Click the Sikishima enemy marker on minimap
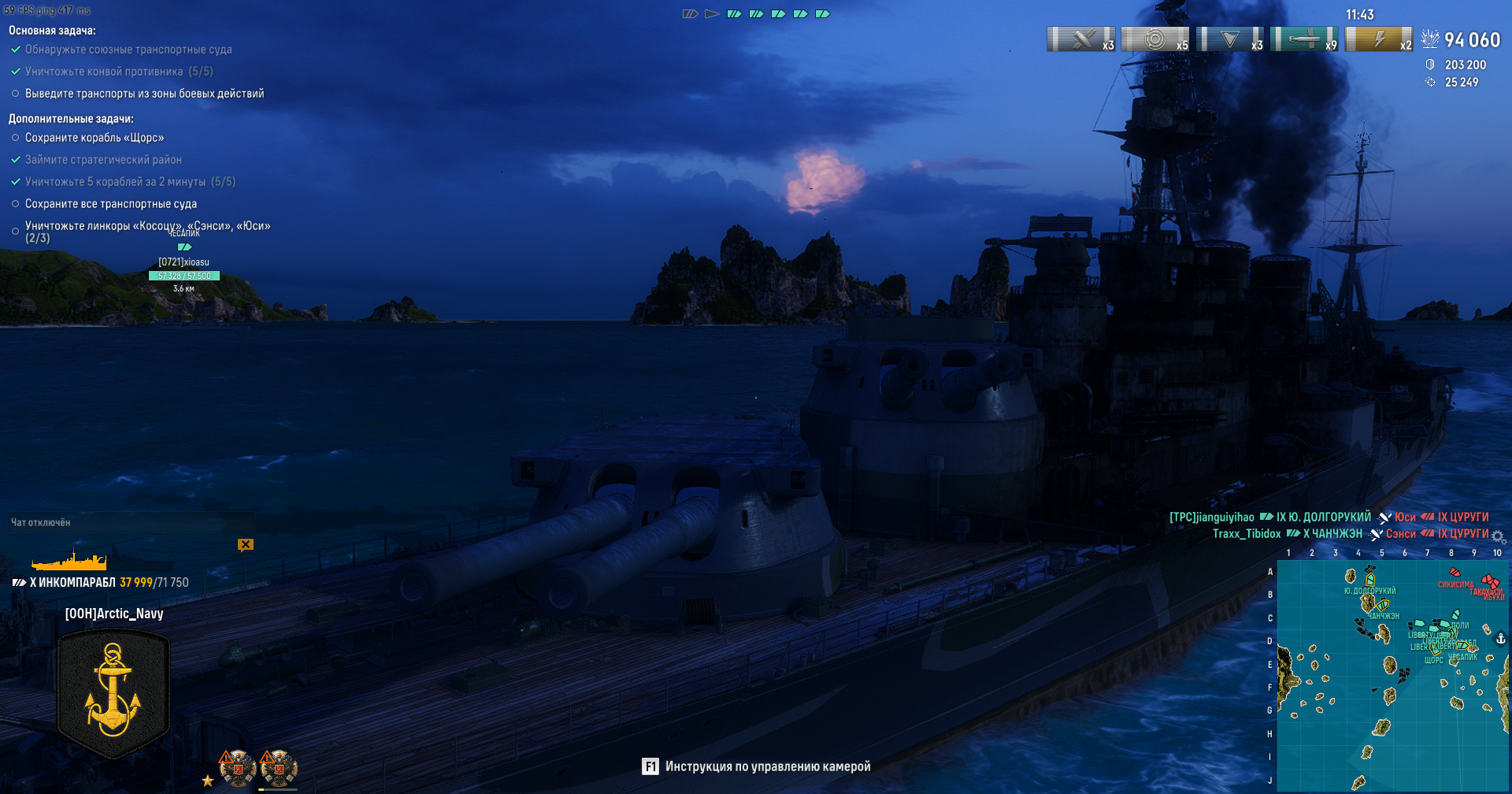1512x794 pixels. tap(1455, 573)
